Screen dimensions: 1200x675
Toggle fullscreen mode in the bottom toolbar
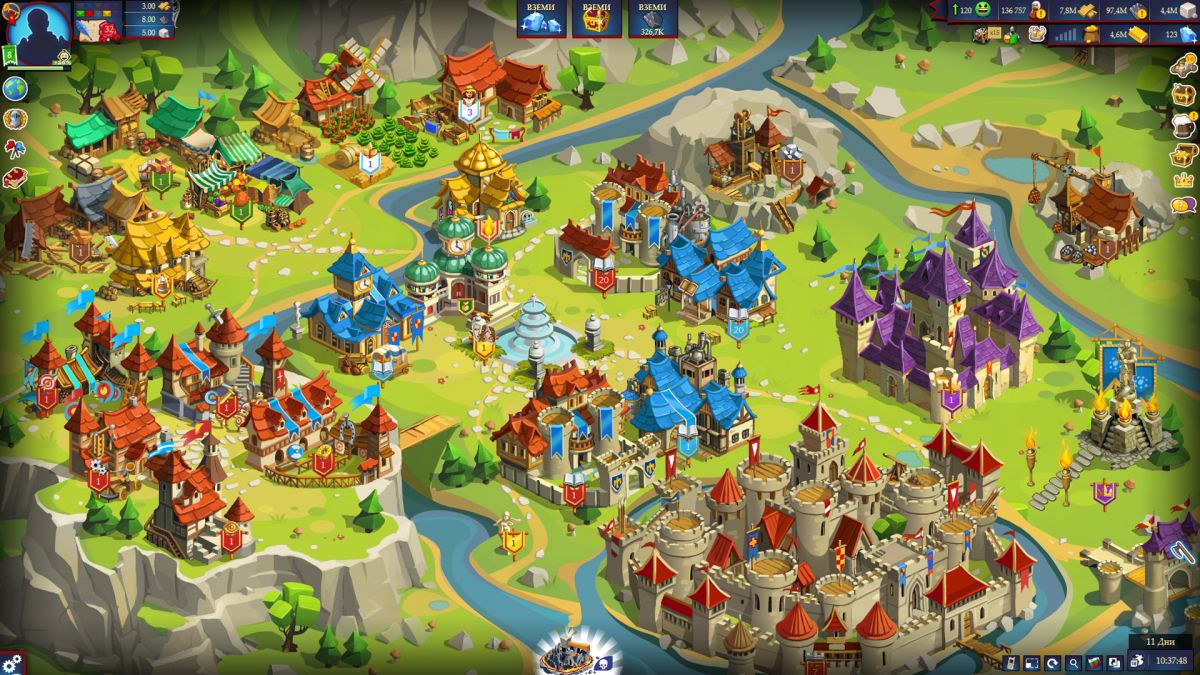(x=1031, y=662)
